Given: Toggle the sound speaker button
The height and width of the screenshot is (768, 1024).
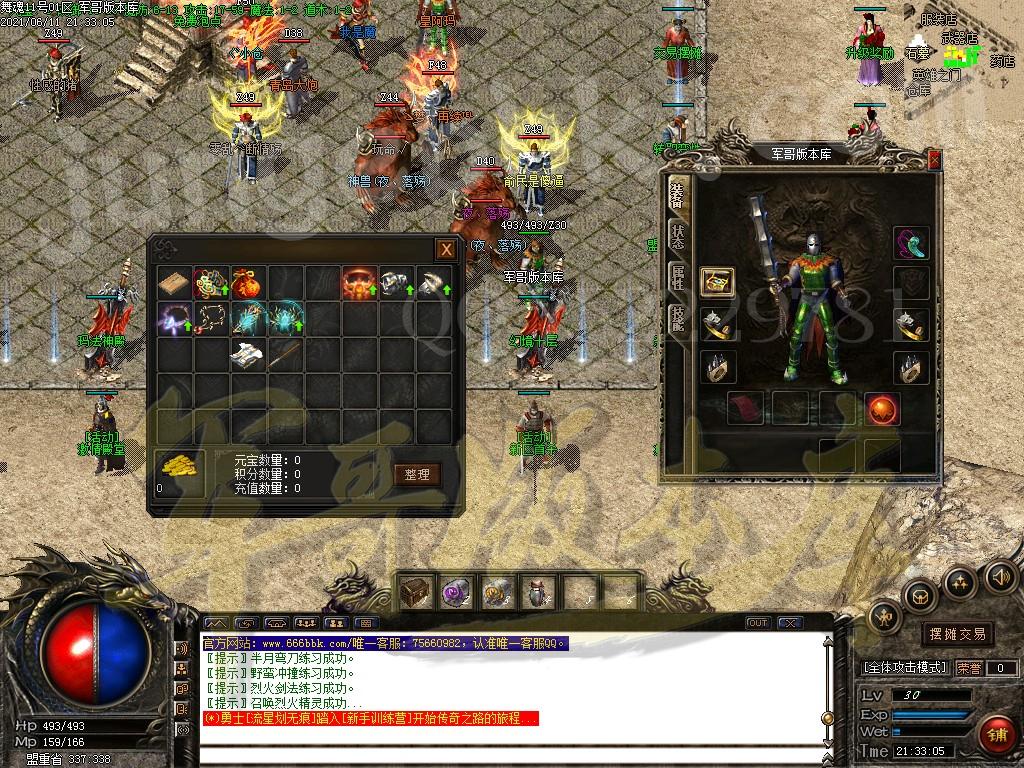Looking at the screenshot, I should click(1000, 577).
